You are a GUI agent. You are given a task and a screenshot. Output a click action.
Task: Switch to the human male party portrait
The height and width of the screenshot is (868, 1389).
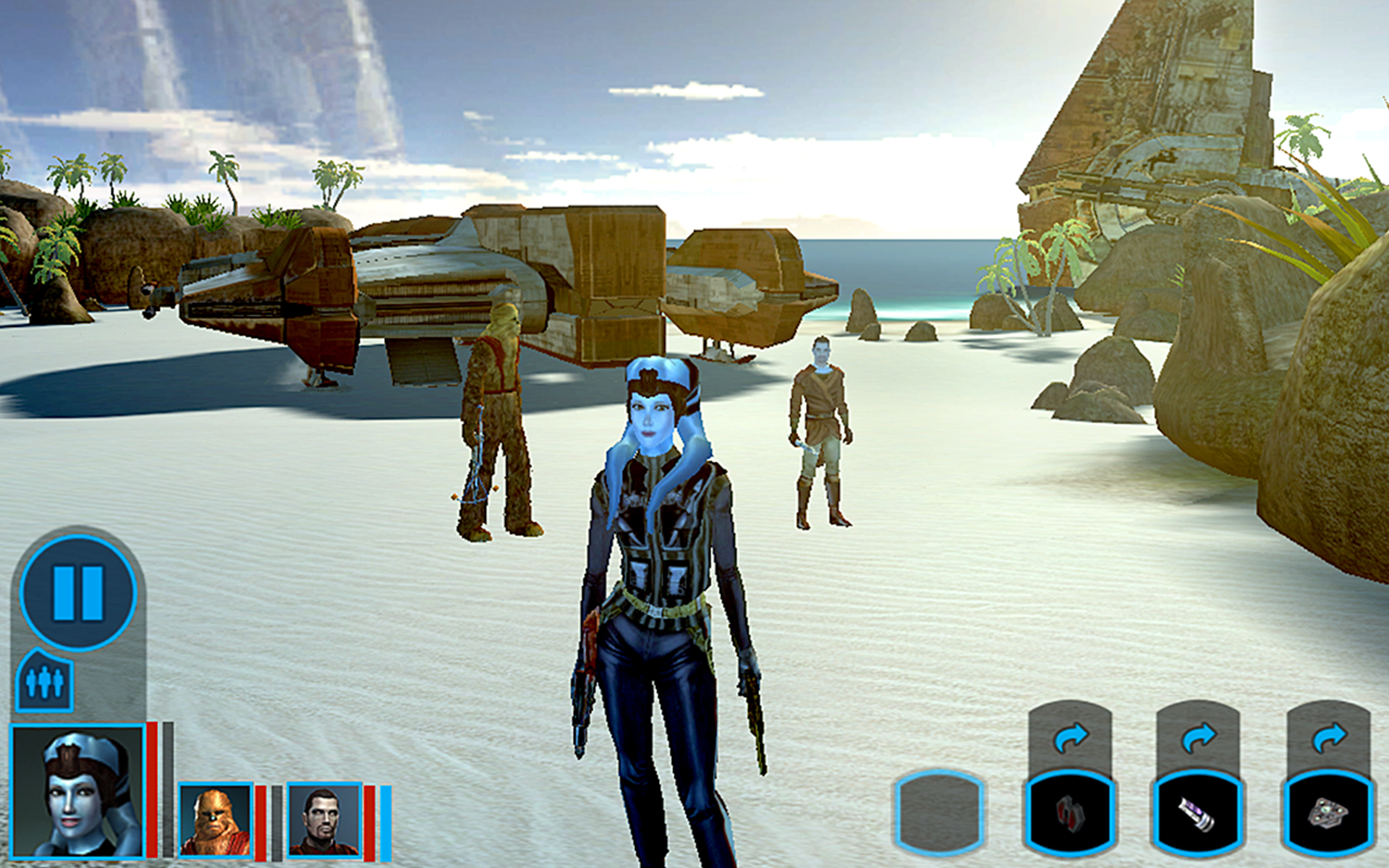[x=324, y=820]
